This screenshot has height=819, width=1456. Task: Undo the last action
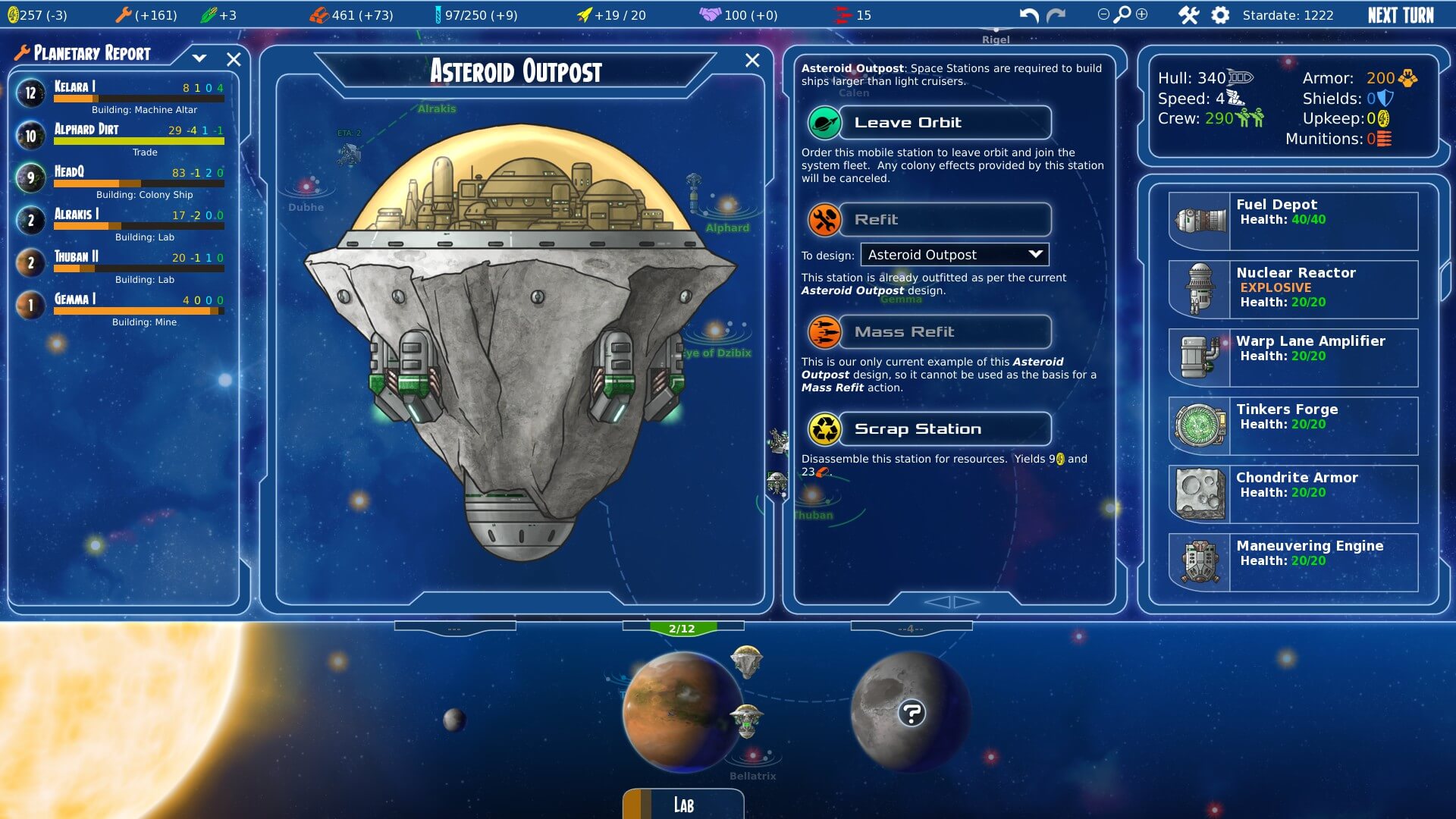(1029, 15)
